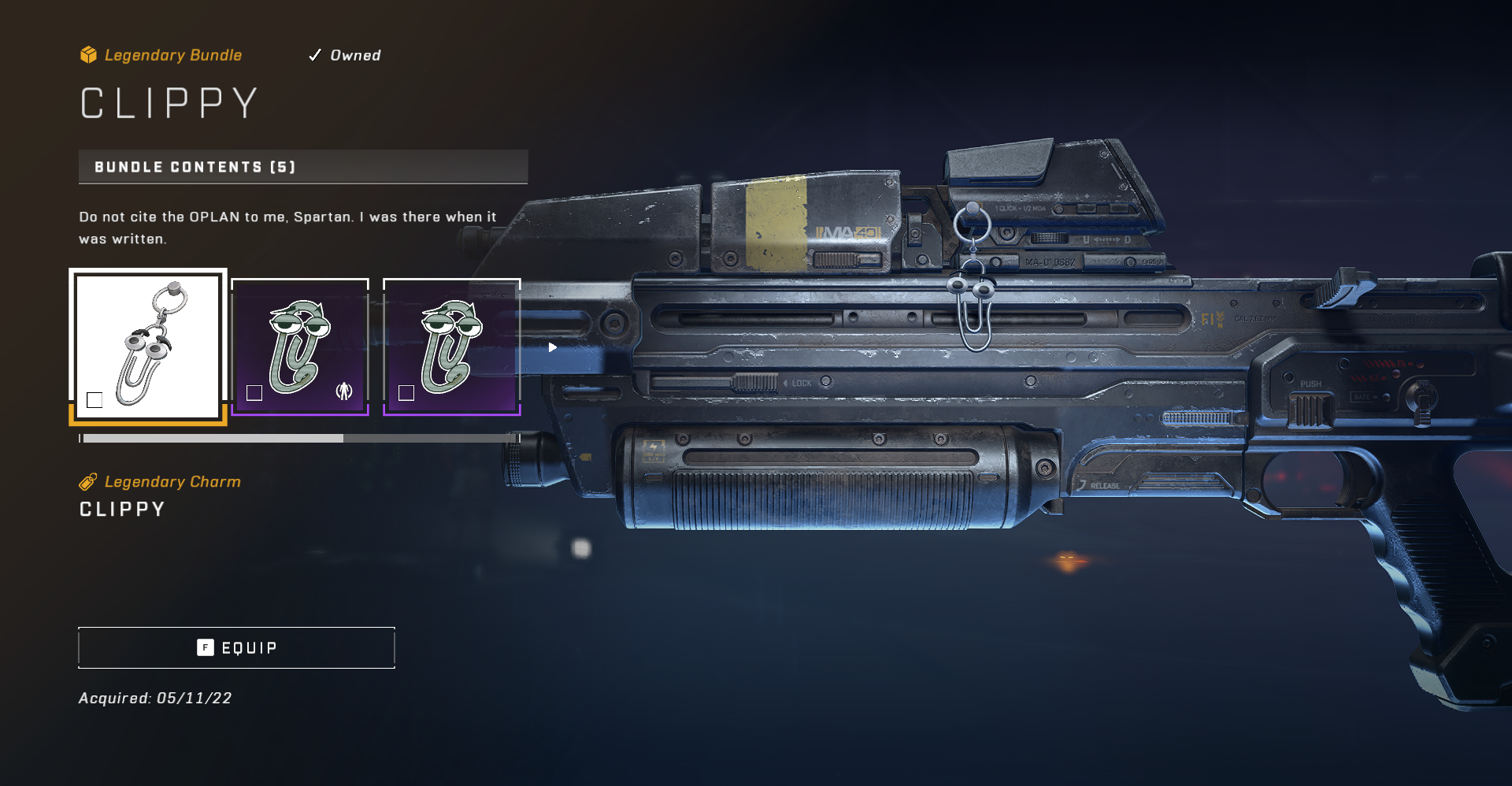Image resolution: width=1512 pixels, height=786 pixels.
Task: Click the bundle contents horizontal scrollbar
Action: point(299,438)
